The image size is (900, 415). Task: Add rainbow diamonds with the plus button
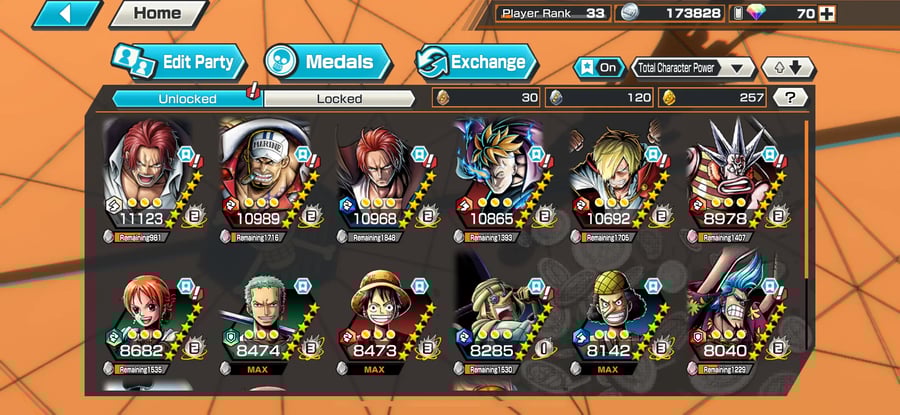[826, 14]
